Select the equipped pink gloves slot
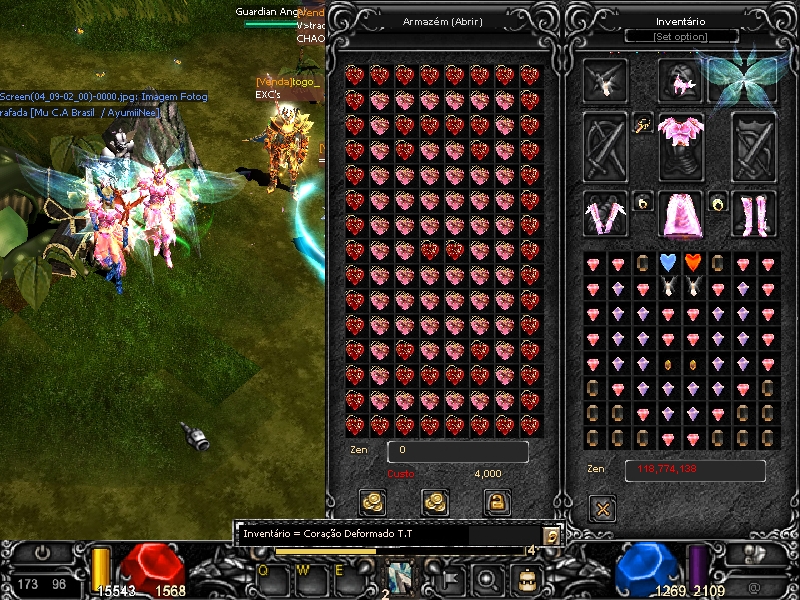The width and height of the screenshot is (800, 600). pos(605,214)
